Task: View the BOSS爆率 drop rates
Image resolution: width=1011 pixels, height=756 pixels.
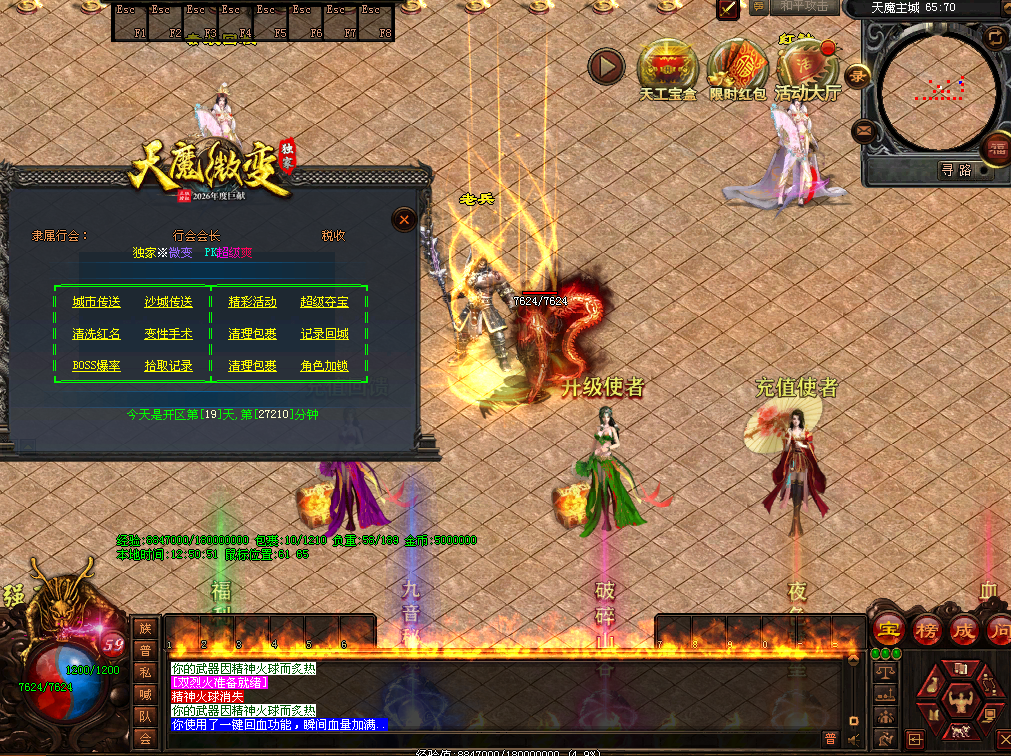Action: (x=96, y=366)
